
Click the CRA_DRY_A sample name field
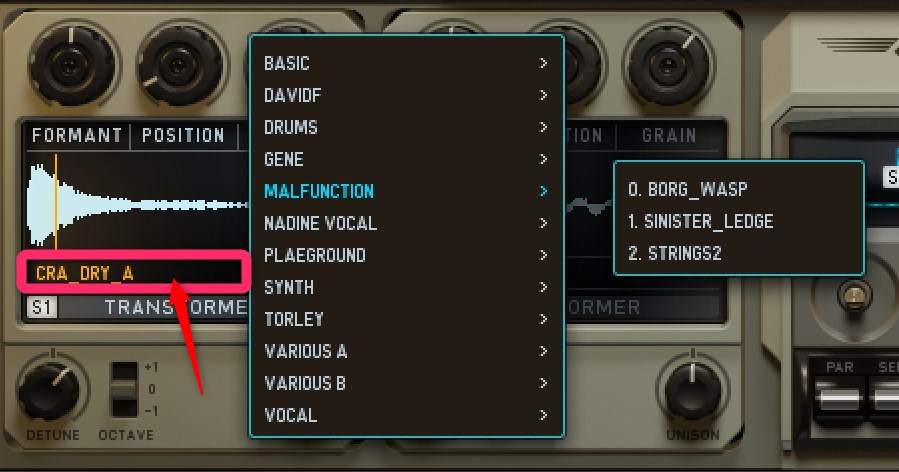pos(130,272)
